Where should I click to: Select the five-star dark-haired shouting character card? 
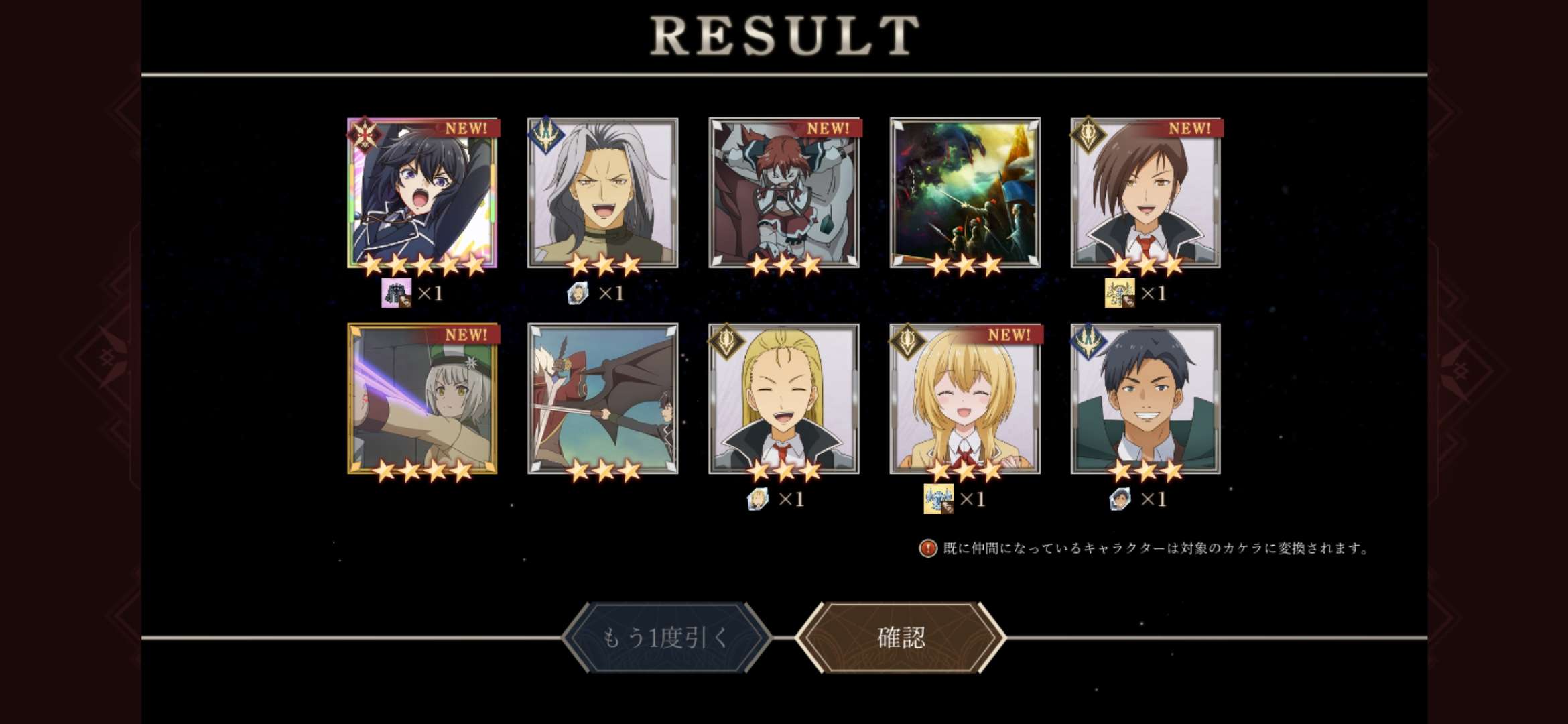tap(422, 193)
